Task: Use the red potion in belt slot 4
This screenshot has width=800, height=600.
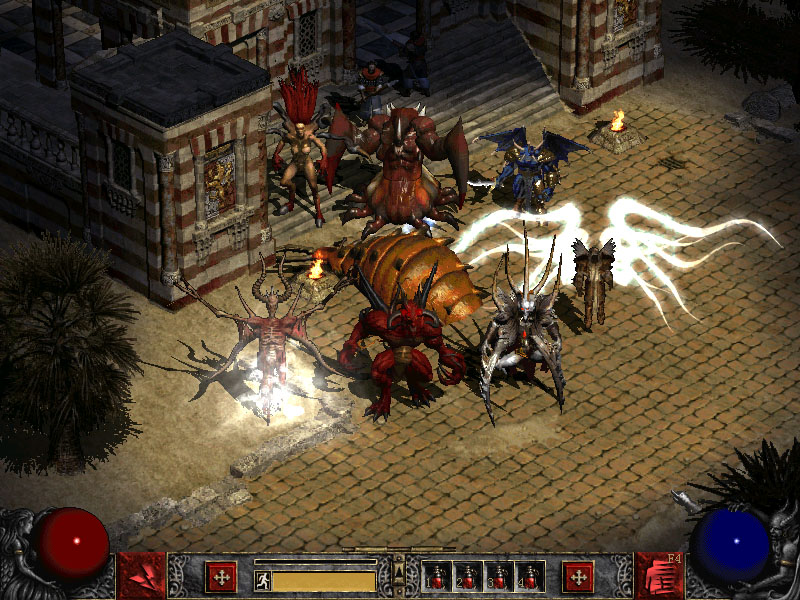Action: pyautogui.click(x=527, y=577)
